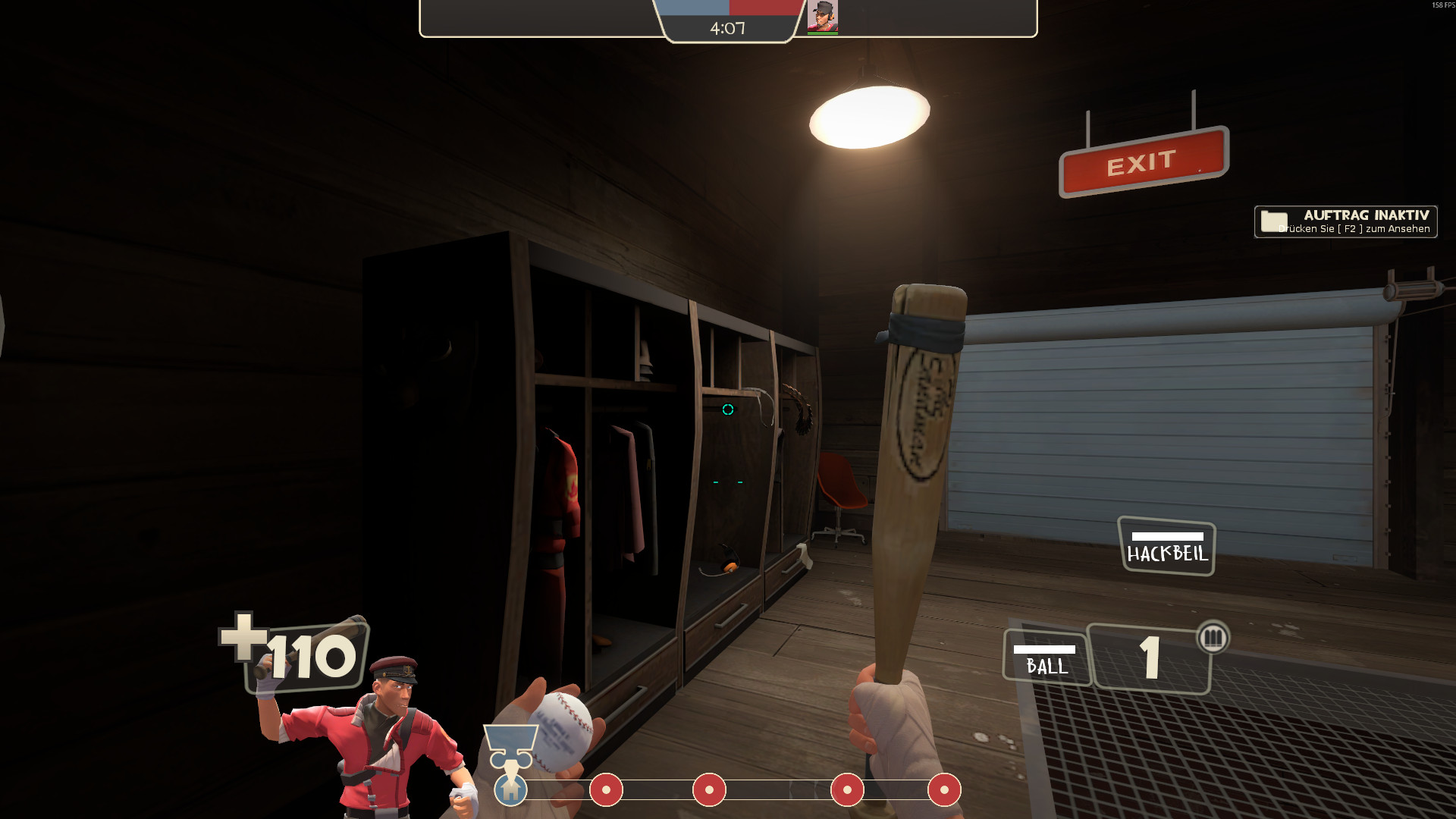1456x819 pixels.
Task: Open the contract via the F2 prompt text
Action: click(1355, 230)
